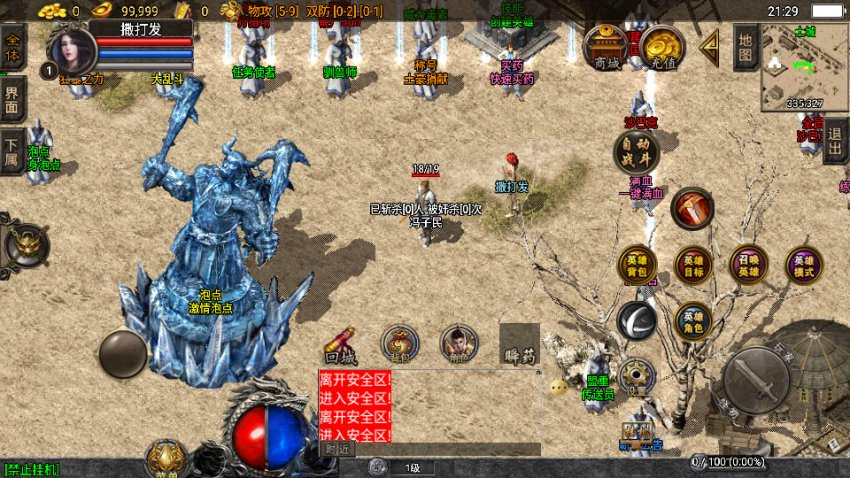The height and width of the screenshot is (478, 850).
Task: Open the 地图 map button
Action: [x=745, y=46]
